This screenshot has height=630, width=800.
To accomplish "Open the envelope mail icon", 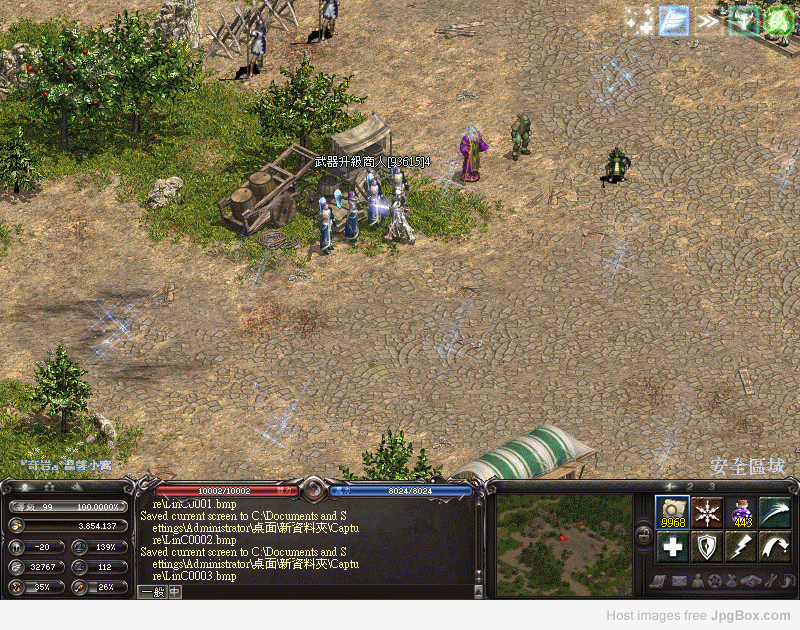I will [679, 580].
